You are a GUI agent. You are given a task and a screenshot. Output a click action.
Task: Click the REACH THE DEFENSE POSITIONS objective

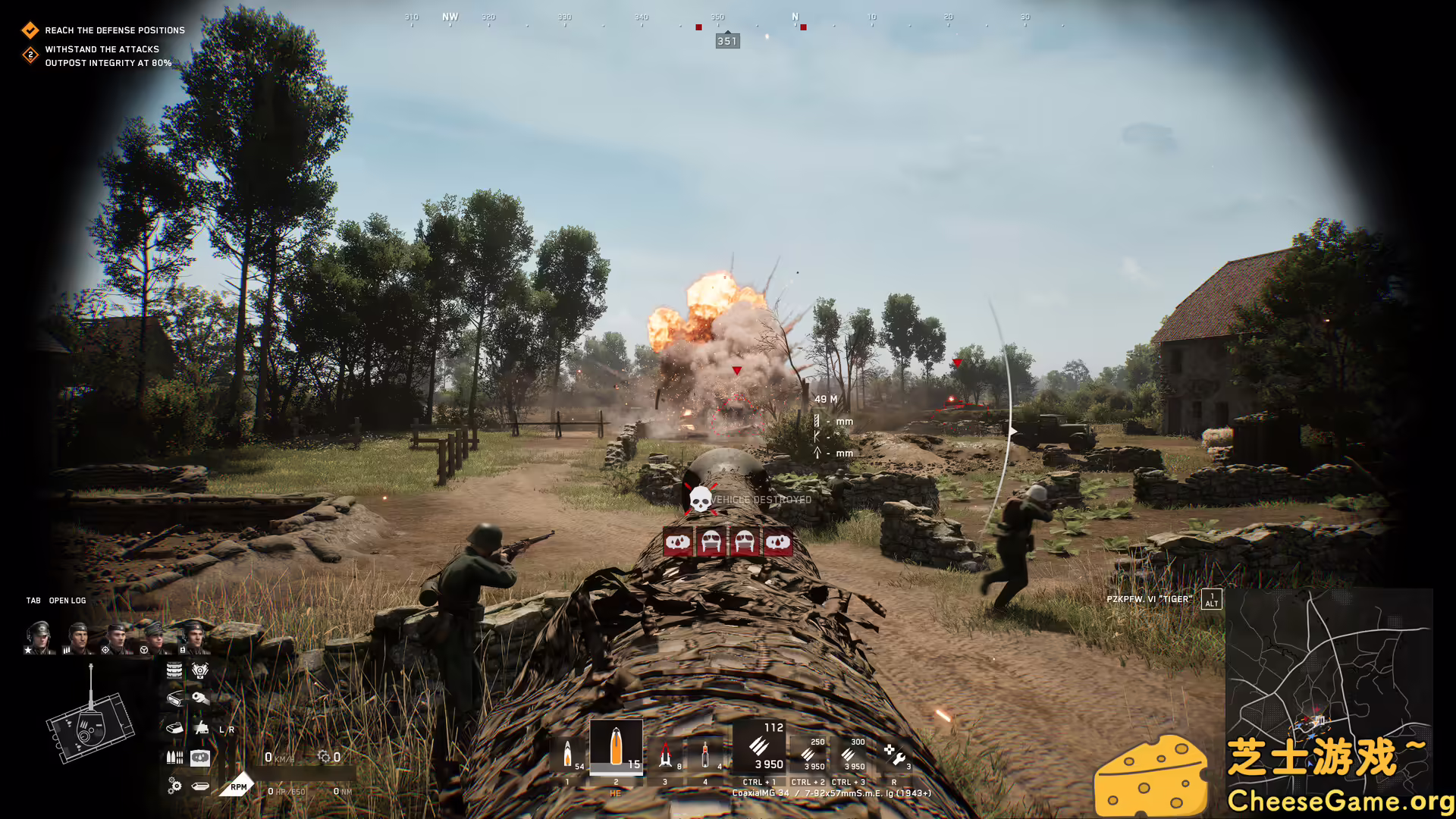pos(114,30)
